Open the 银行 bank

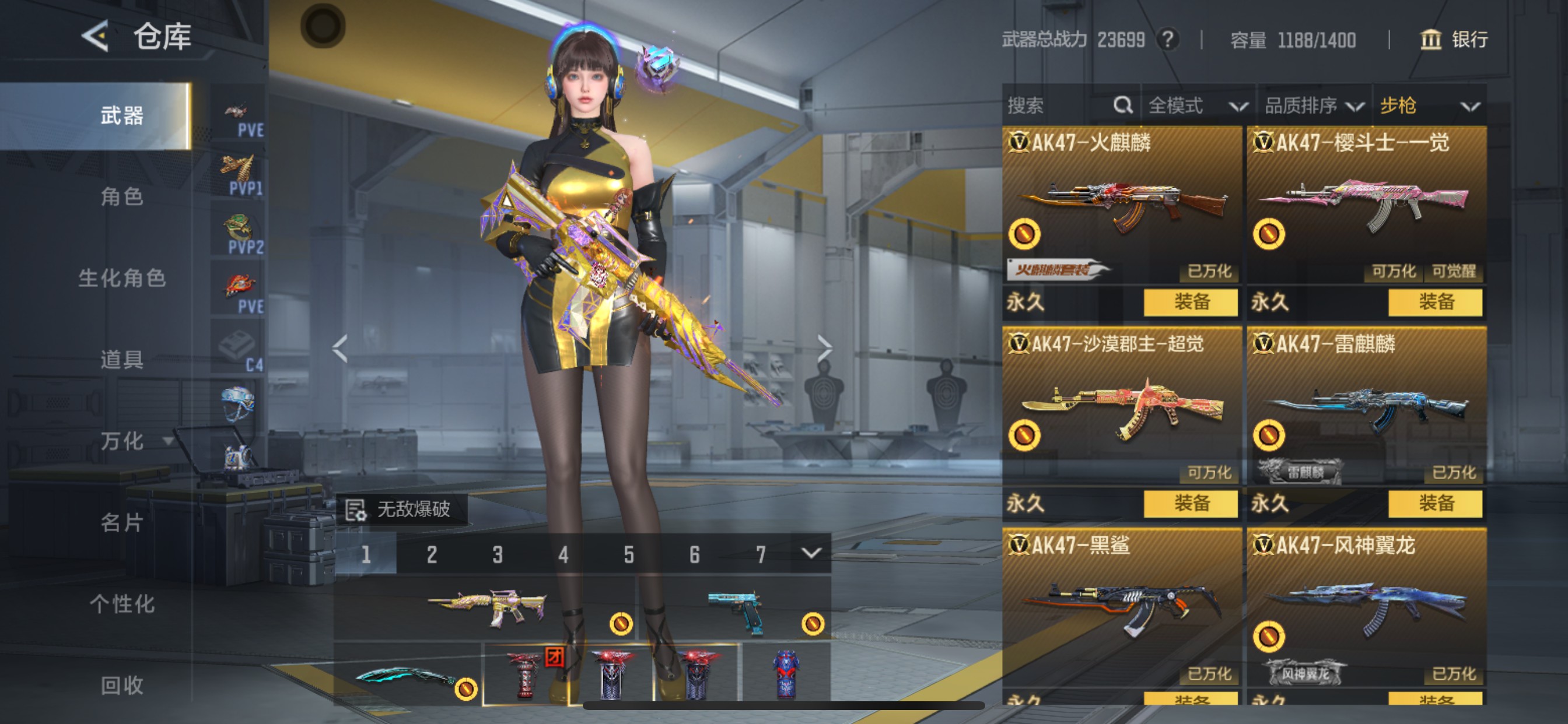1454,40
